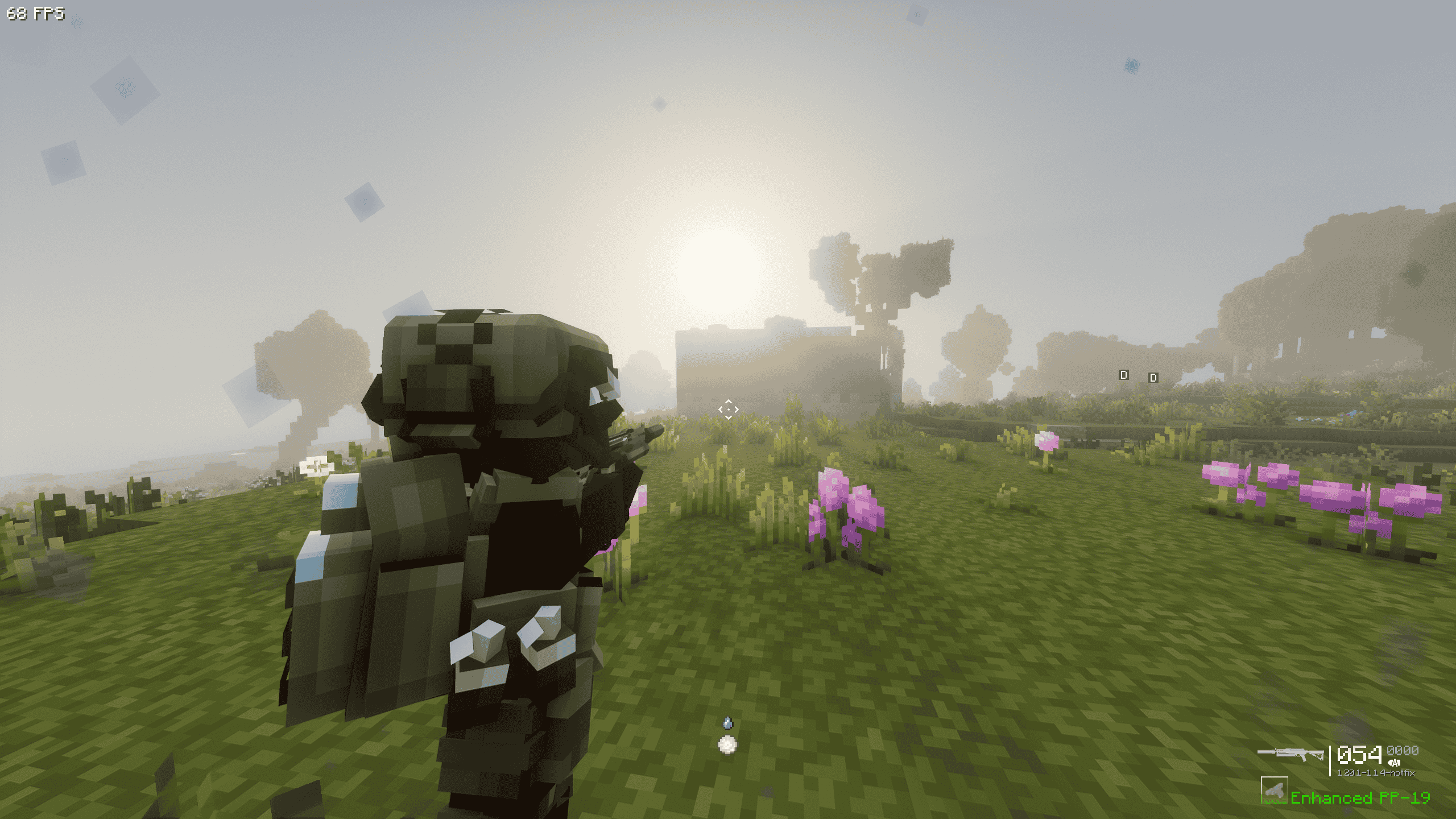
Task: Click the crosshair at screen center
Action: click(x=730, y=408)
